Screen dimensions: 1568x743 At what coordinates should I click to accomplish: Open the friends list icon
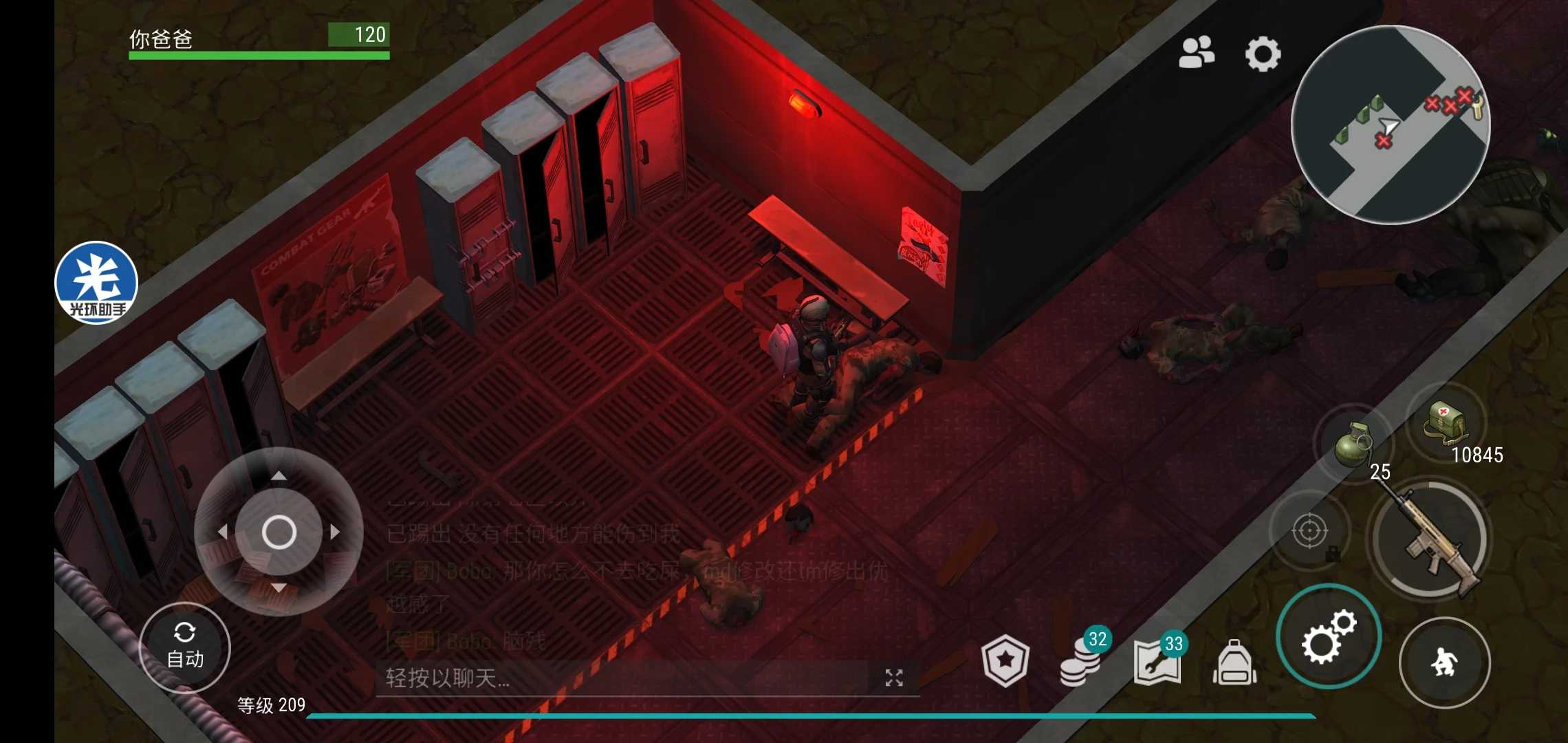1196,52
